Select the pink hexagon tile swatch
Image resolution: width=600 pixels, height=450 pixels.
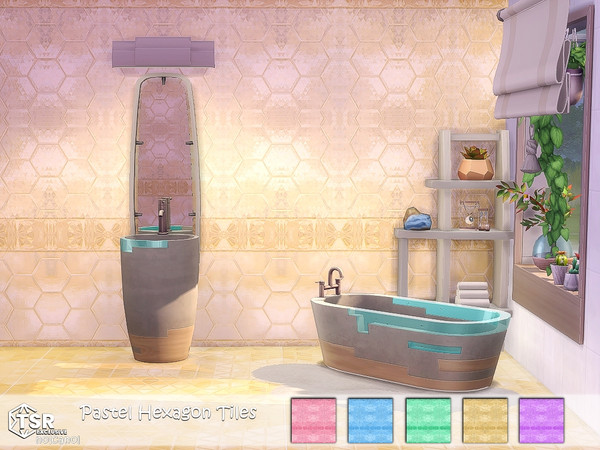(x=312, y=419)
